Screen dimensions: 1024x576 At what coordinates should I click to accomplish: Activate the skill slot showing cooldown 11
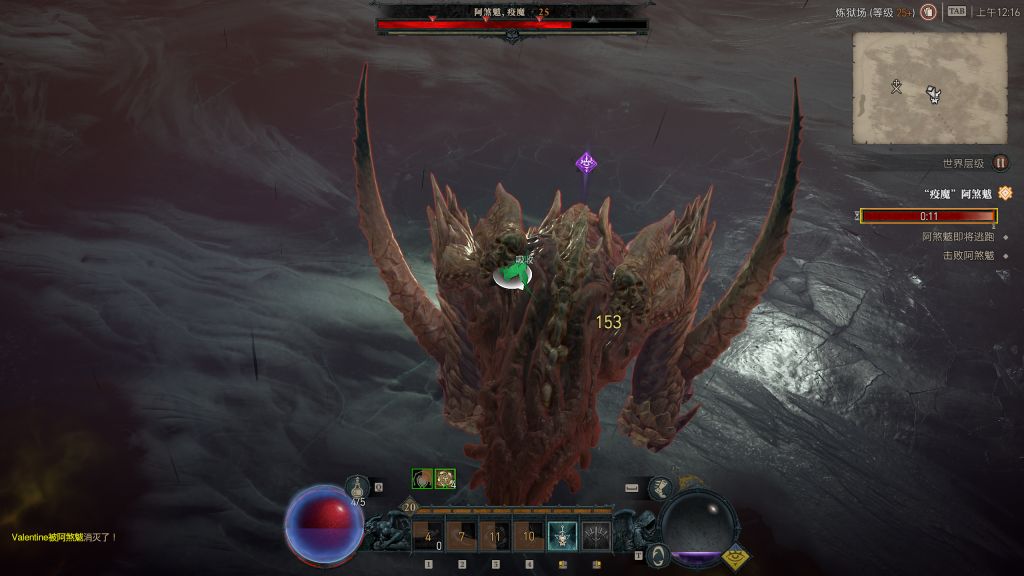(494, 537)
